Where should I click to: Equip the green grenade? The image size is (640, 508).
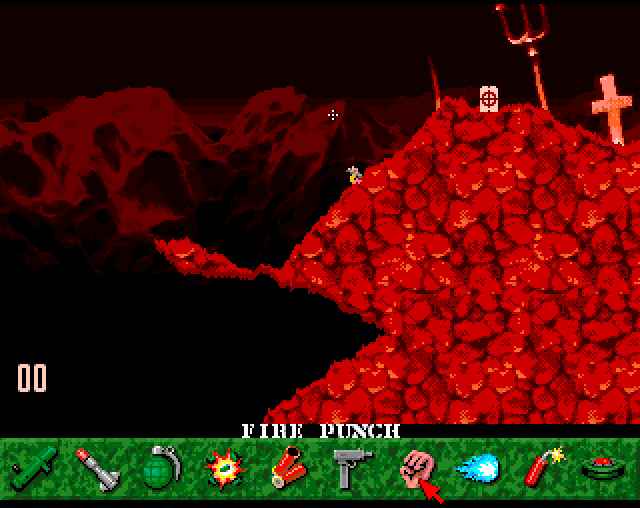pyautogui.click(x=159, y=467)
